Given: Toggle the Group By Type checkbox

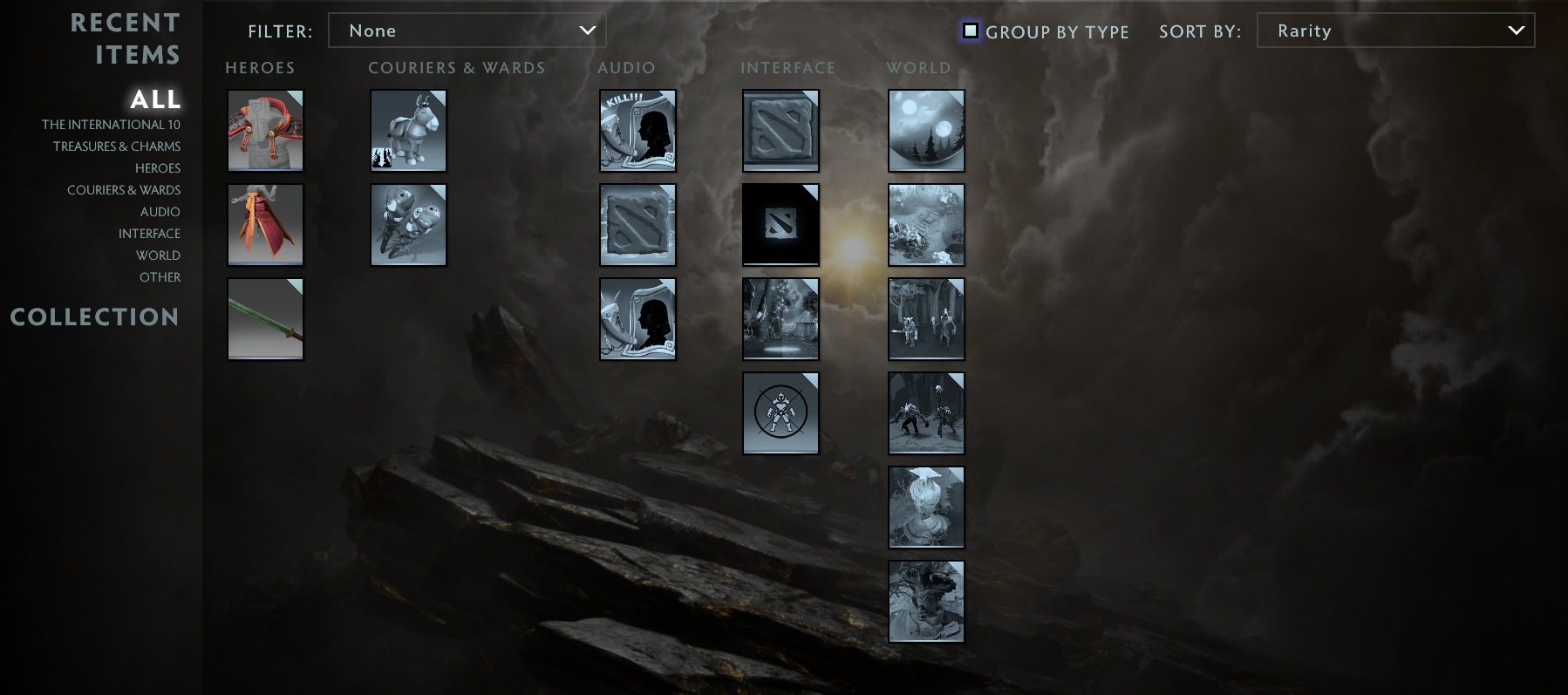Looking at the screenshot, I should pyautogui.click(x=971, y=30).
